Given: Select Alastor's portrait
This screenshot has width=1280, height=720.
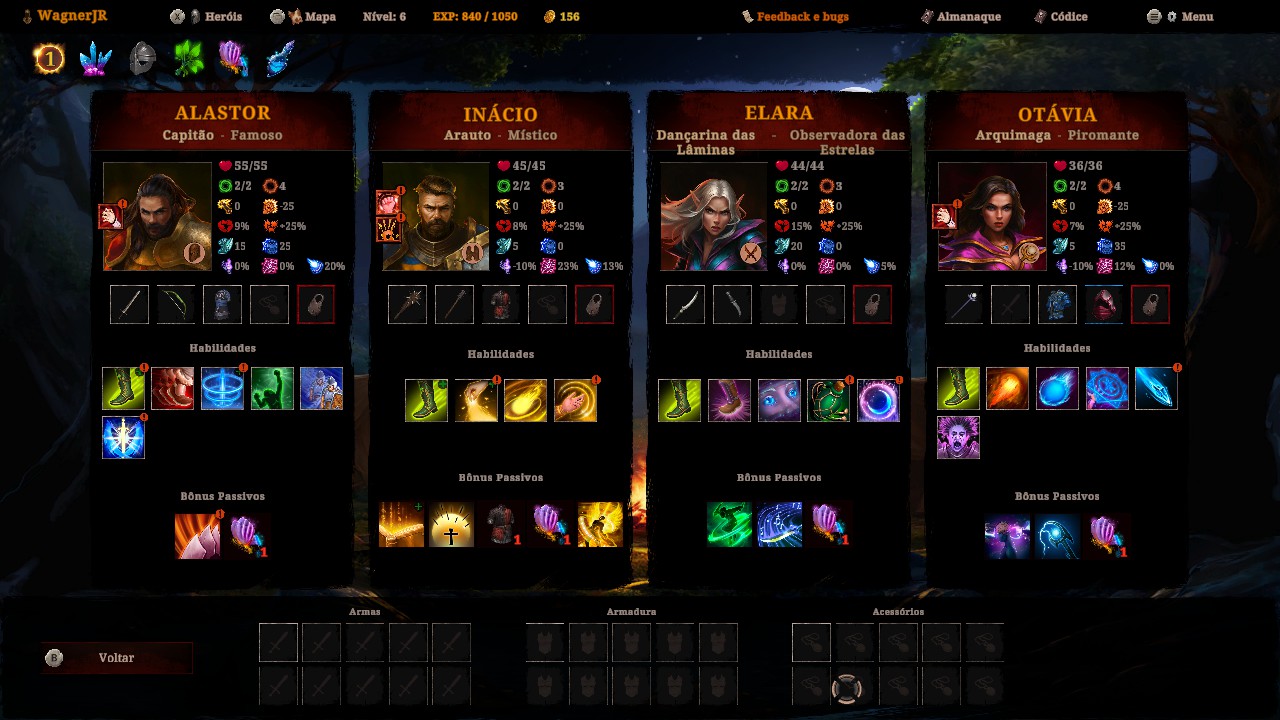Looking at the screenshot, I should coord(157,216).
